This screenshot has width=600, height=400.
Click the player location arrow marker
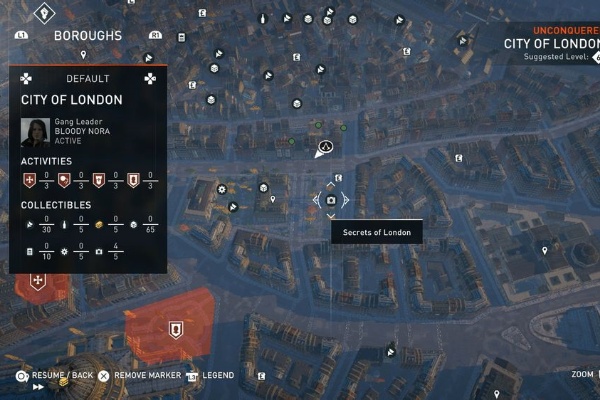[x=325, y=149]
